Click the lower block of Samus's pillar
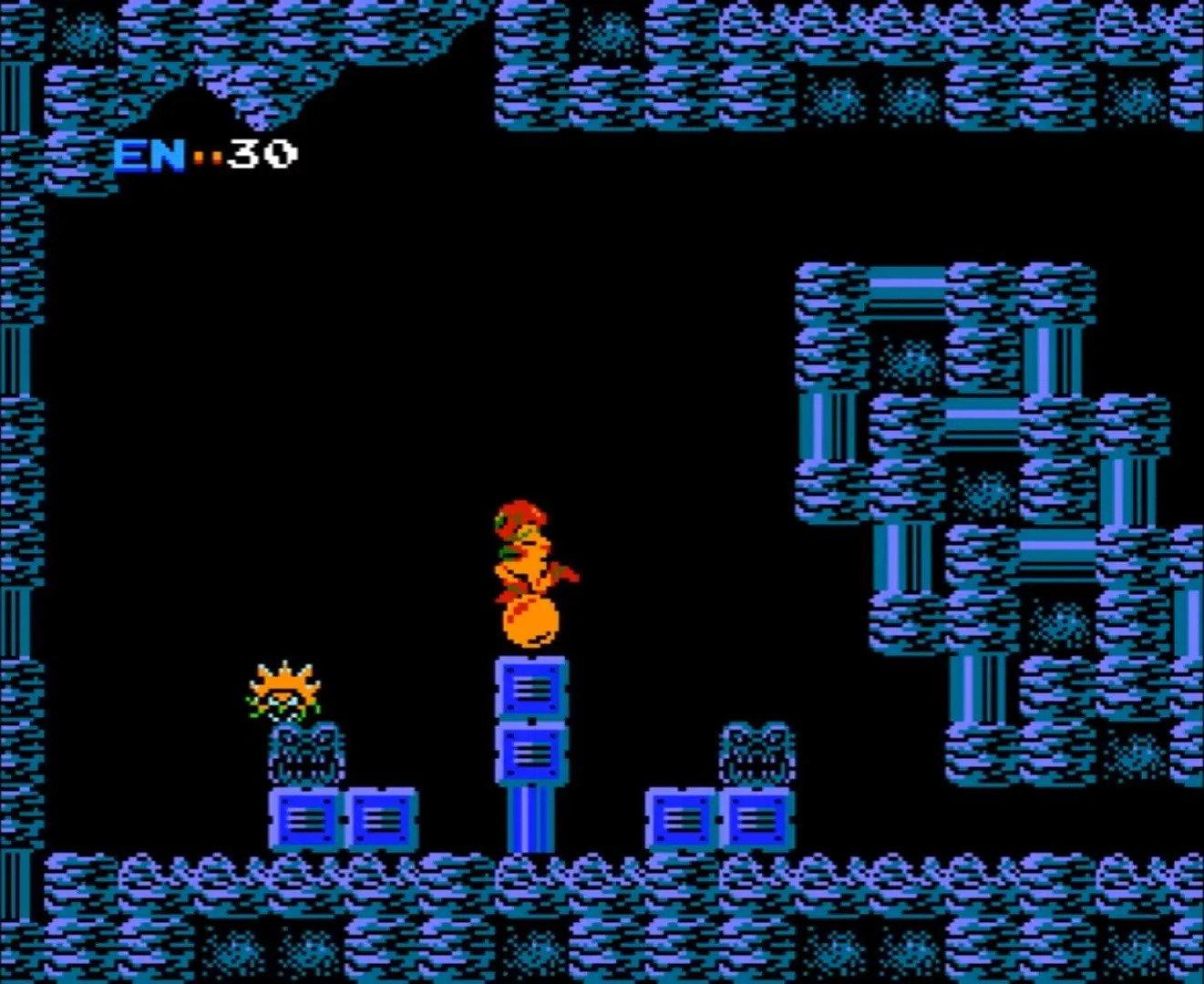 coord(533,752)
